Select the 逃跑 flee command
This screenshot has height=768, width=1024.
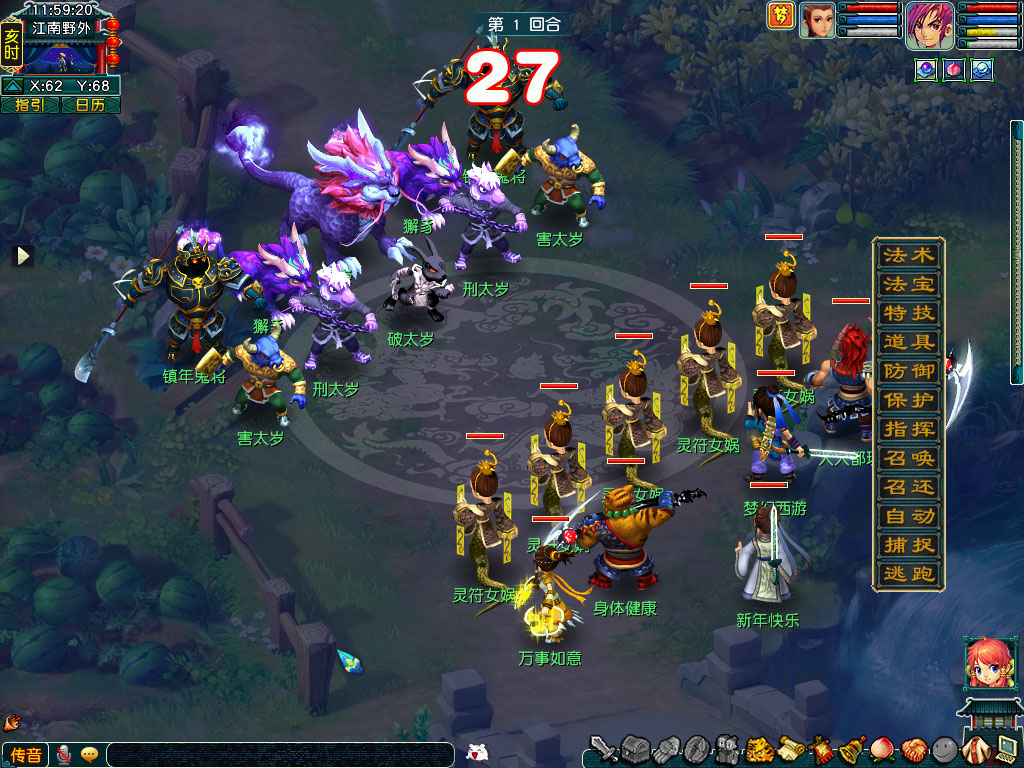[908, 574]
